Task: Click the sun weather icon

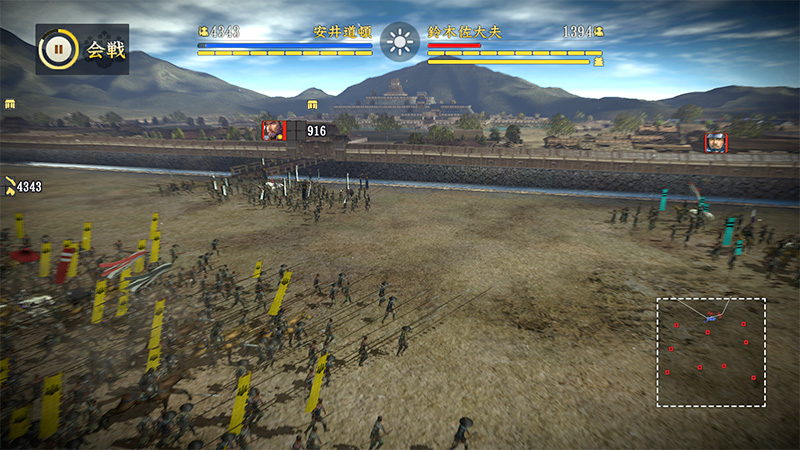Action: (x=400, y=42)
